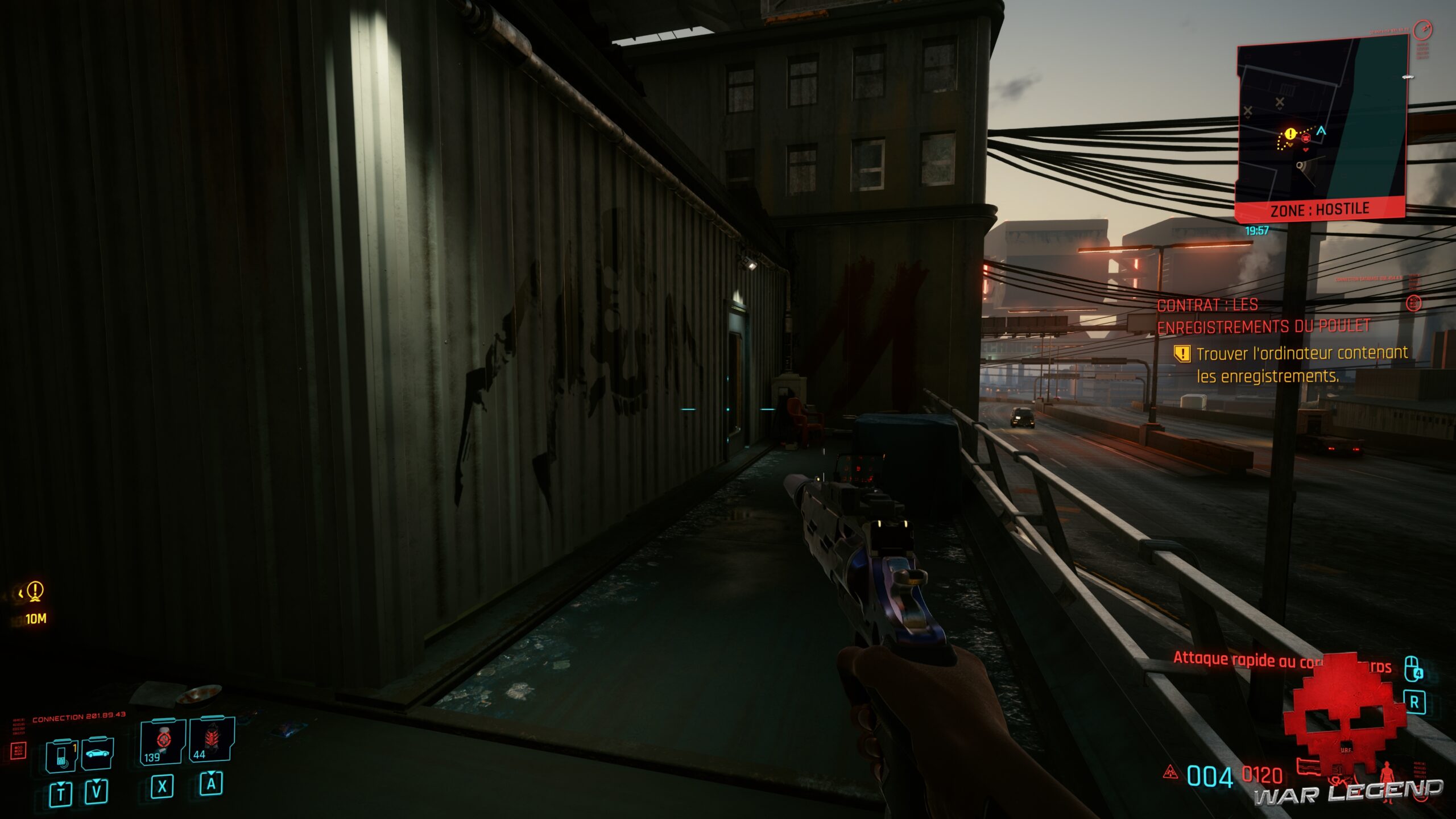Toggle the T keybind for phone
This screenshot has height=819, width=1456.
point(61,792)
